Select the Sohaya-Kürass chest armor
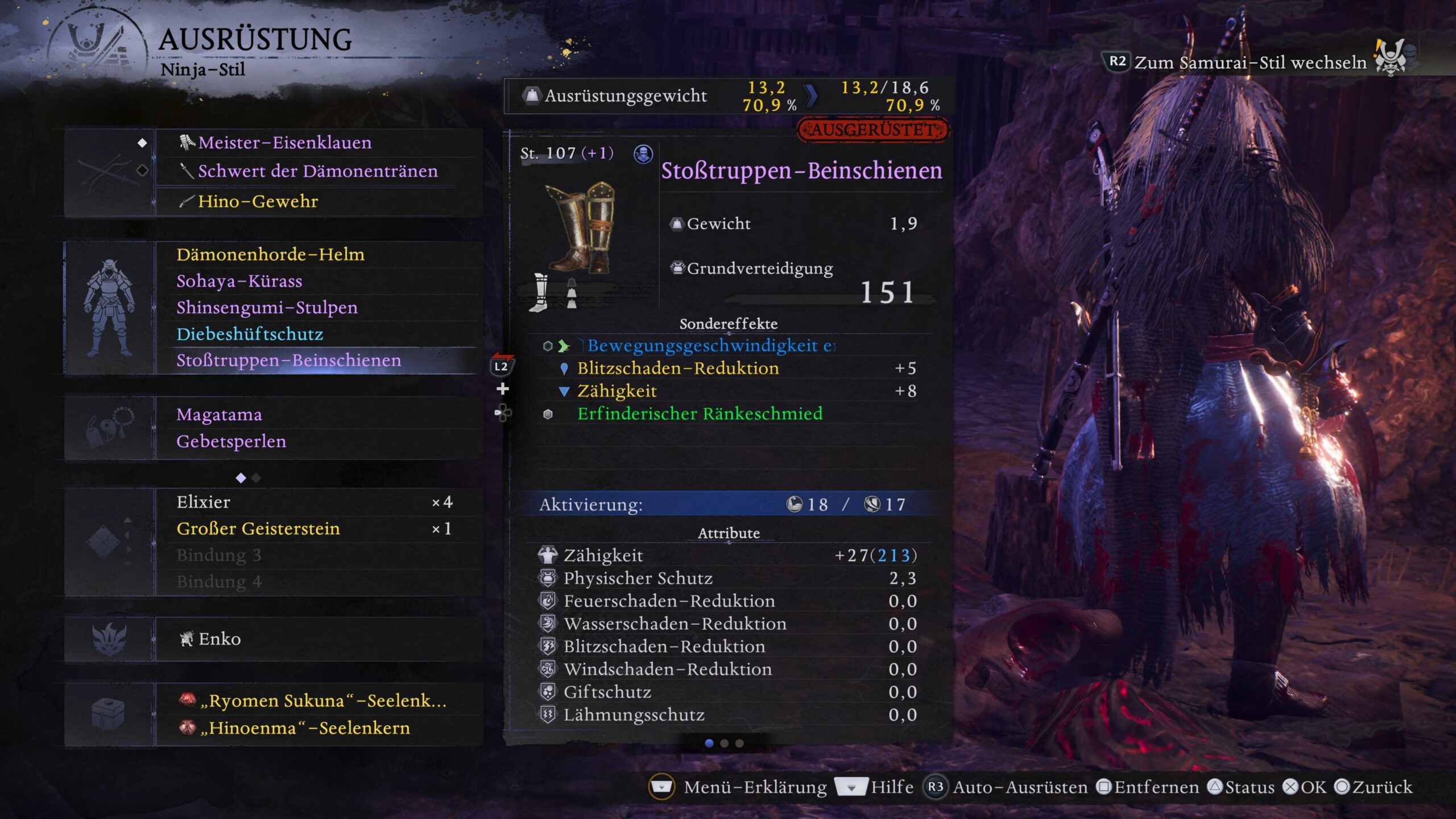 tap(239, 281)
